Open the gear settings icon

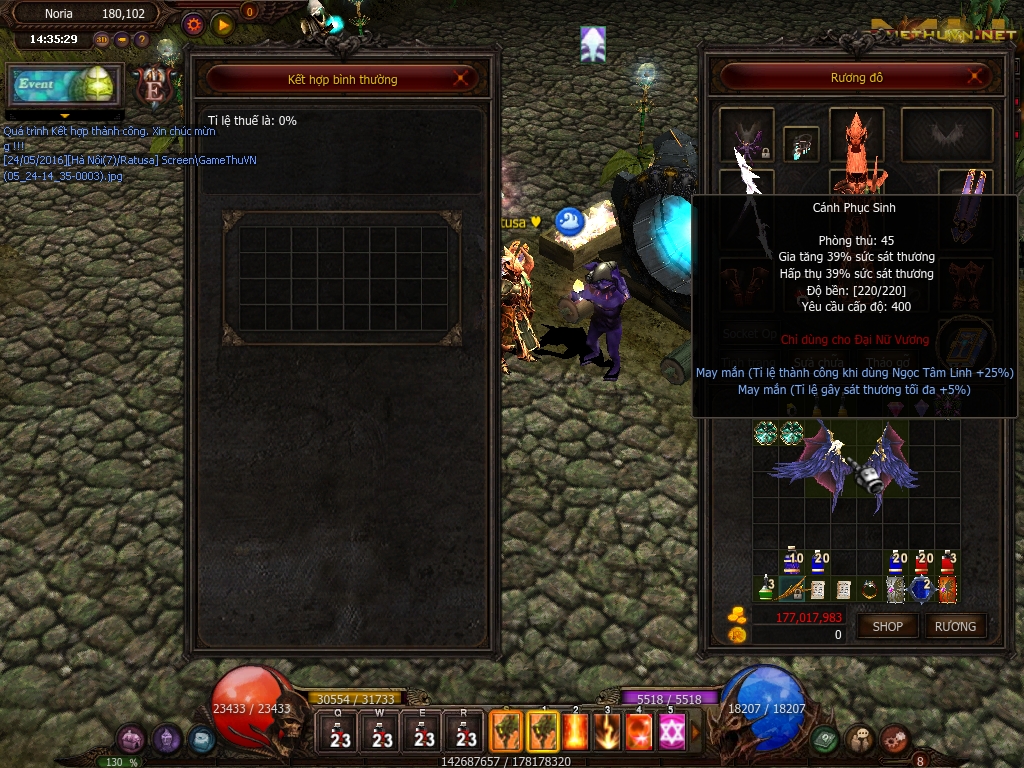click(x=194, y=24)
